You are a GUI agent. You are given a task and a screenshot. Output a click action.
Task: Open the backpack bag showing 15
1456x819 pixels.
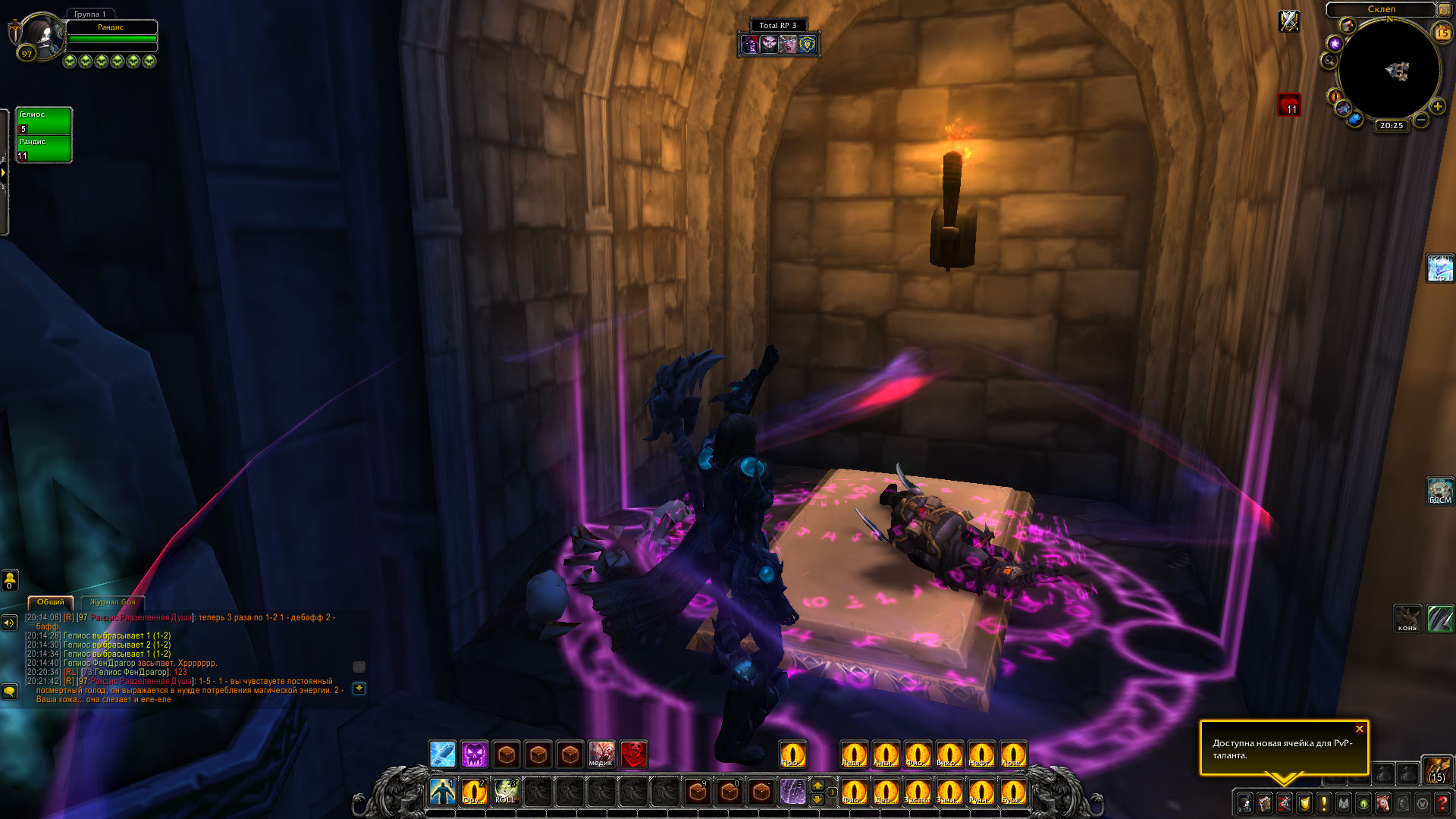(x=1436, y=769)
